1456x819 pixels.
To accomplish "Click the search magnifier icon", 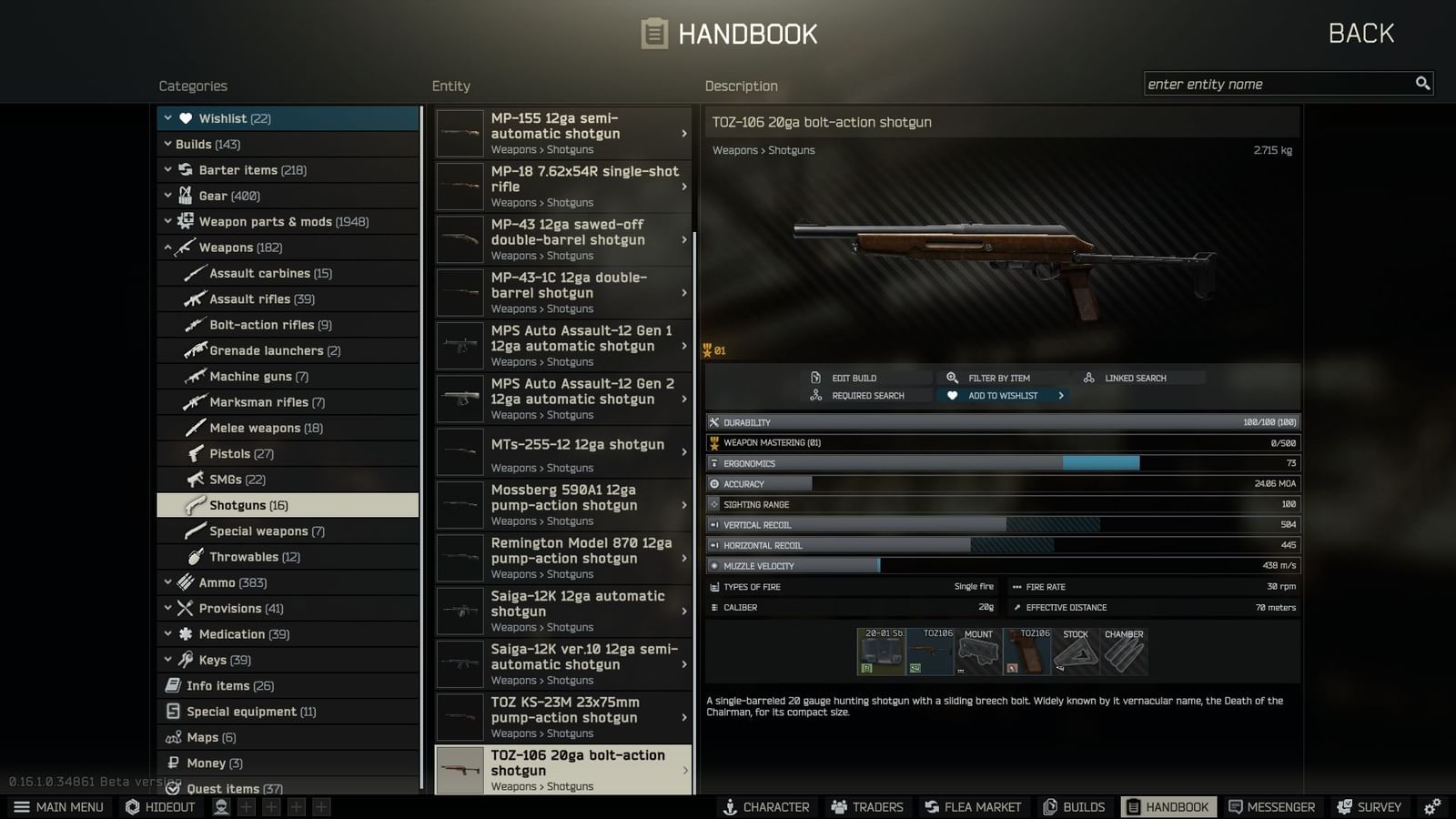I will point(1422,83).
